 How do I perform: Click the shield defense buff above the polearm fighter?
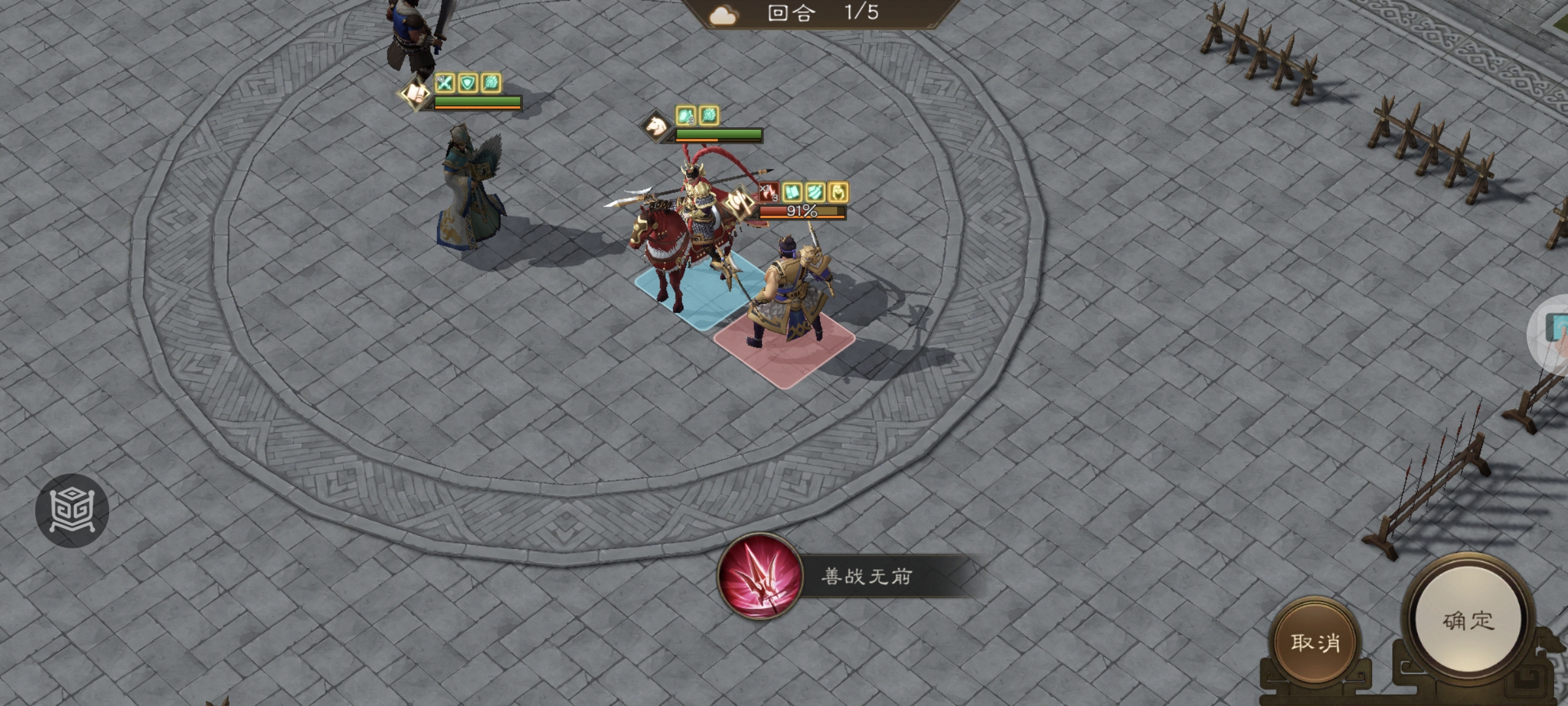point(467,83)
